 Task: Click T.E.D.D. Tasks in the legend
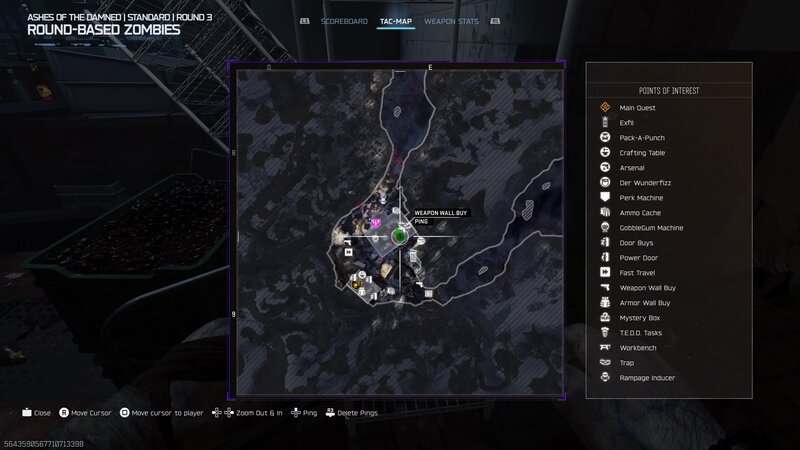click(x=640, y=332)
